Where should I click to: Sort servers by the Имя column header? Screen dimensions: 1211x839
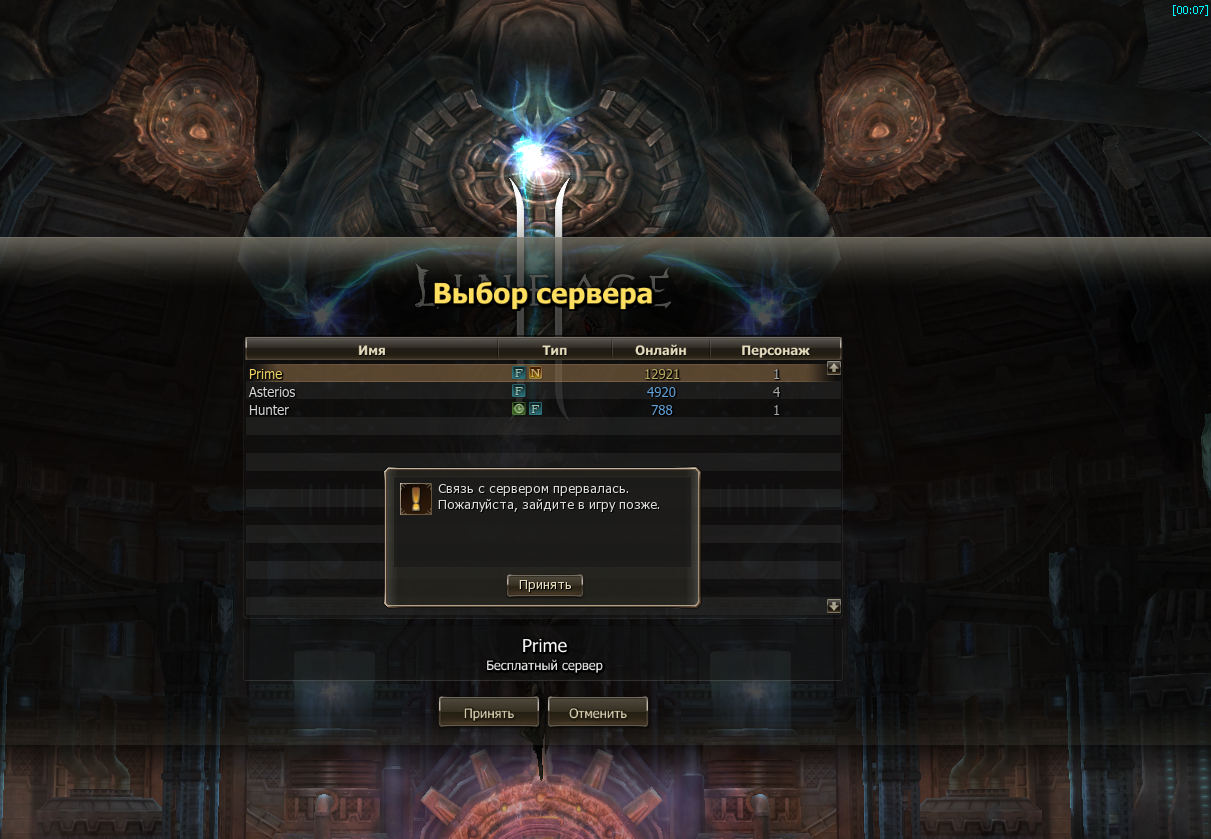[x=371, y=350]
